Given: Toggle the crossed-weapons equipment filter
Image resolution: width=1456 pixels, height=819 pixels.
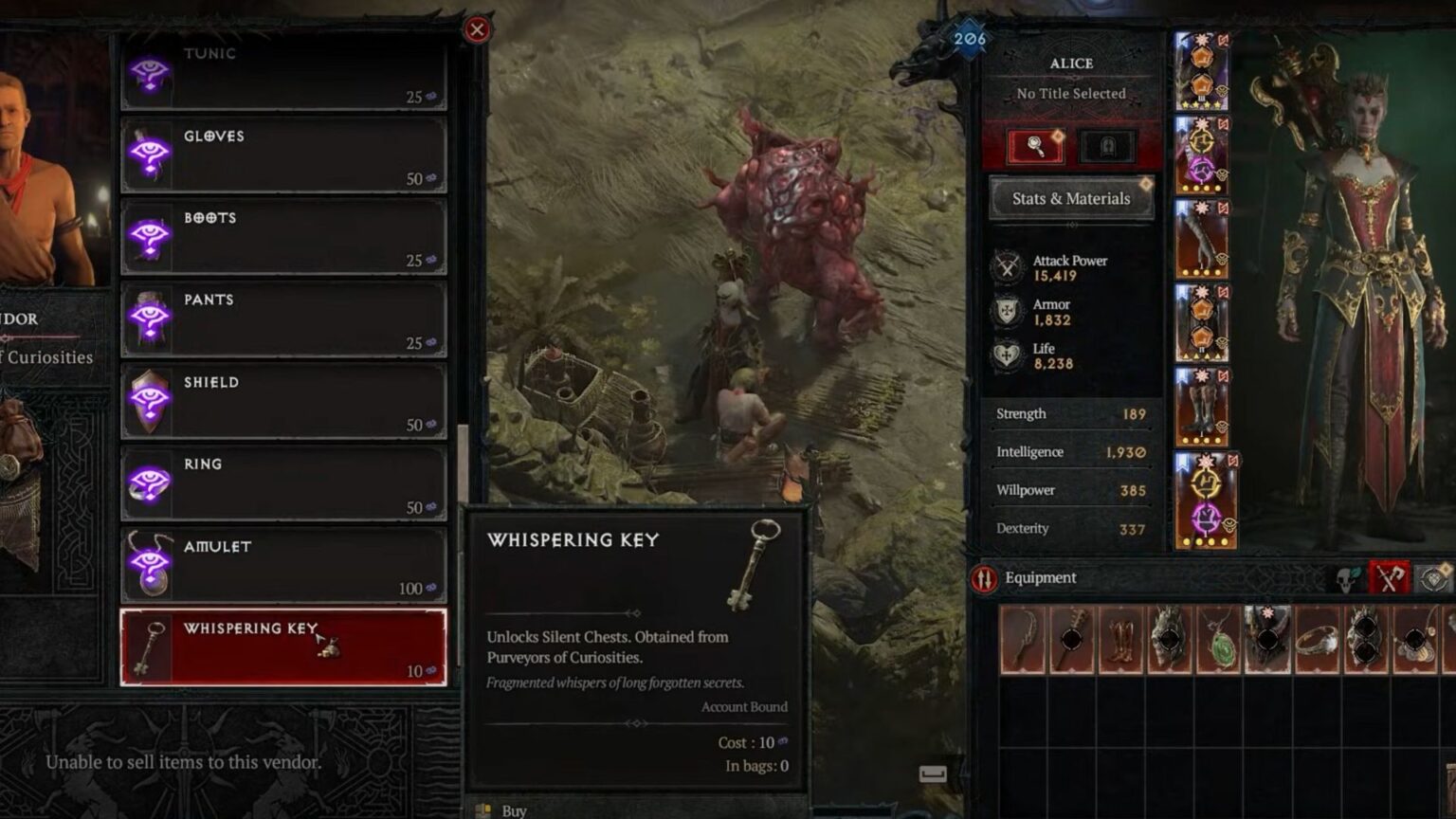Looking at the screenshot, I should coord(1388,576).
